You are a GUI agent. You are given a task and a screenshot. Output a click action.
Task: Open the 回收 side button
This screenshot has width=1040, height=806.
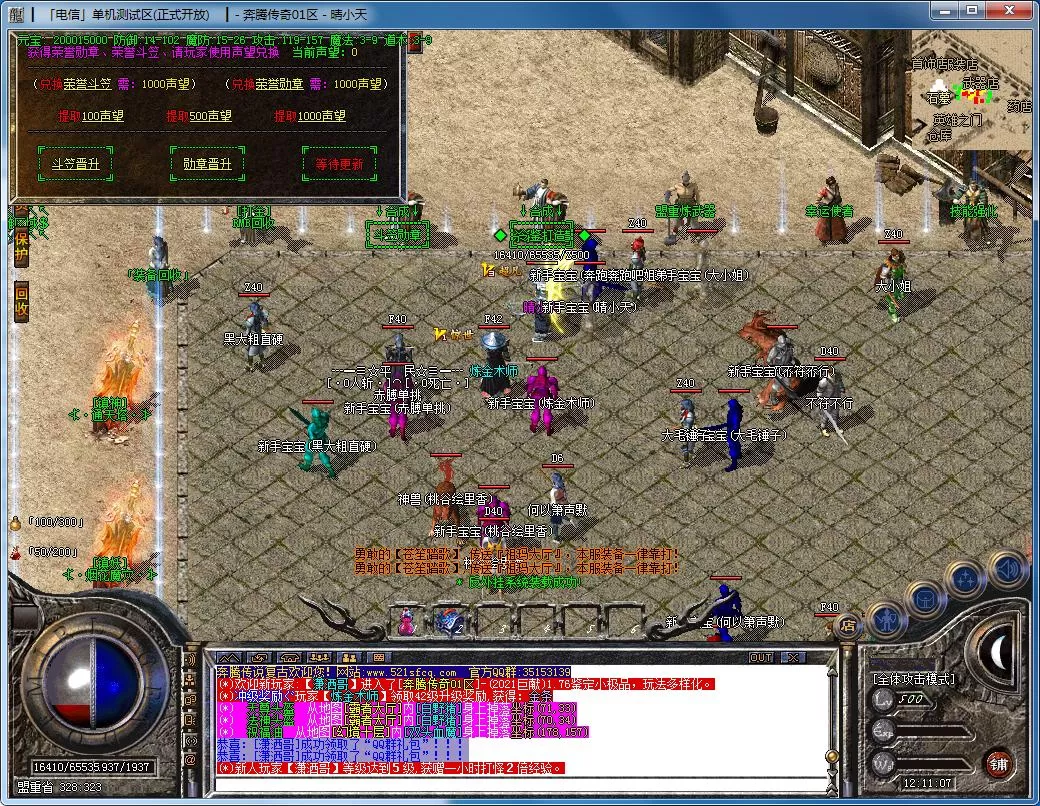(21, 301)
